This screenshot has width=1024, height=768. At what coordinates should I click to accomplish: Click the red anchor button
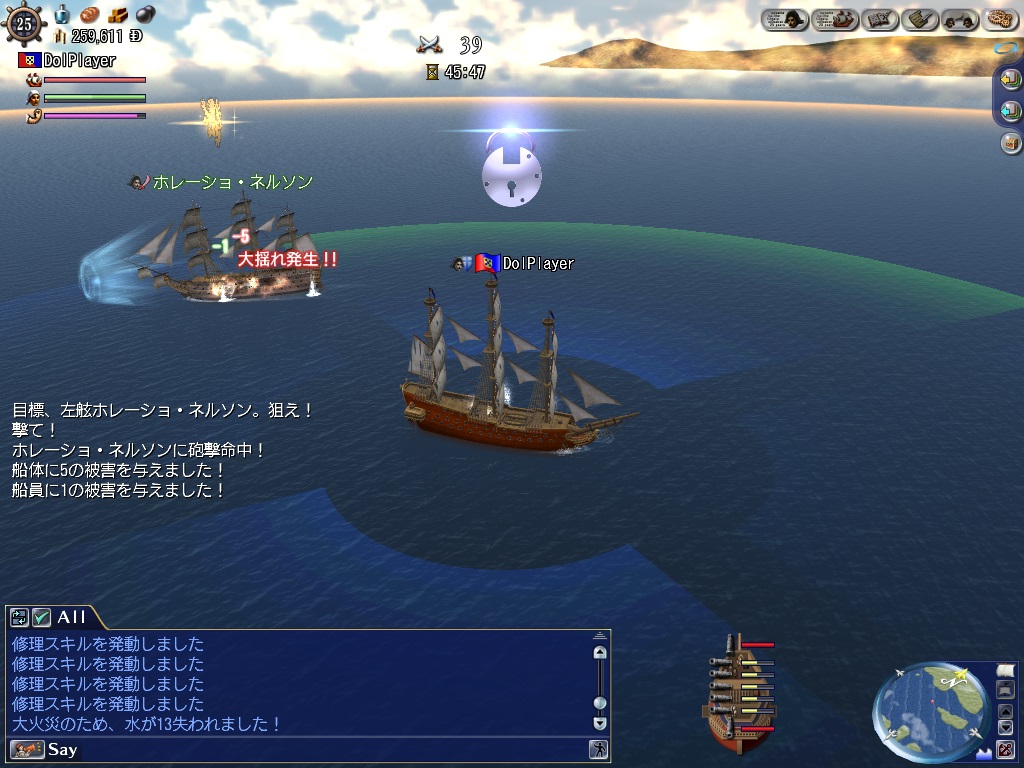coord(1005,748)
